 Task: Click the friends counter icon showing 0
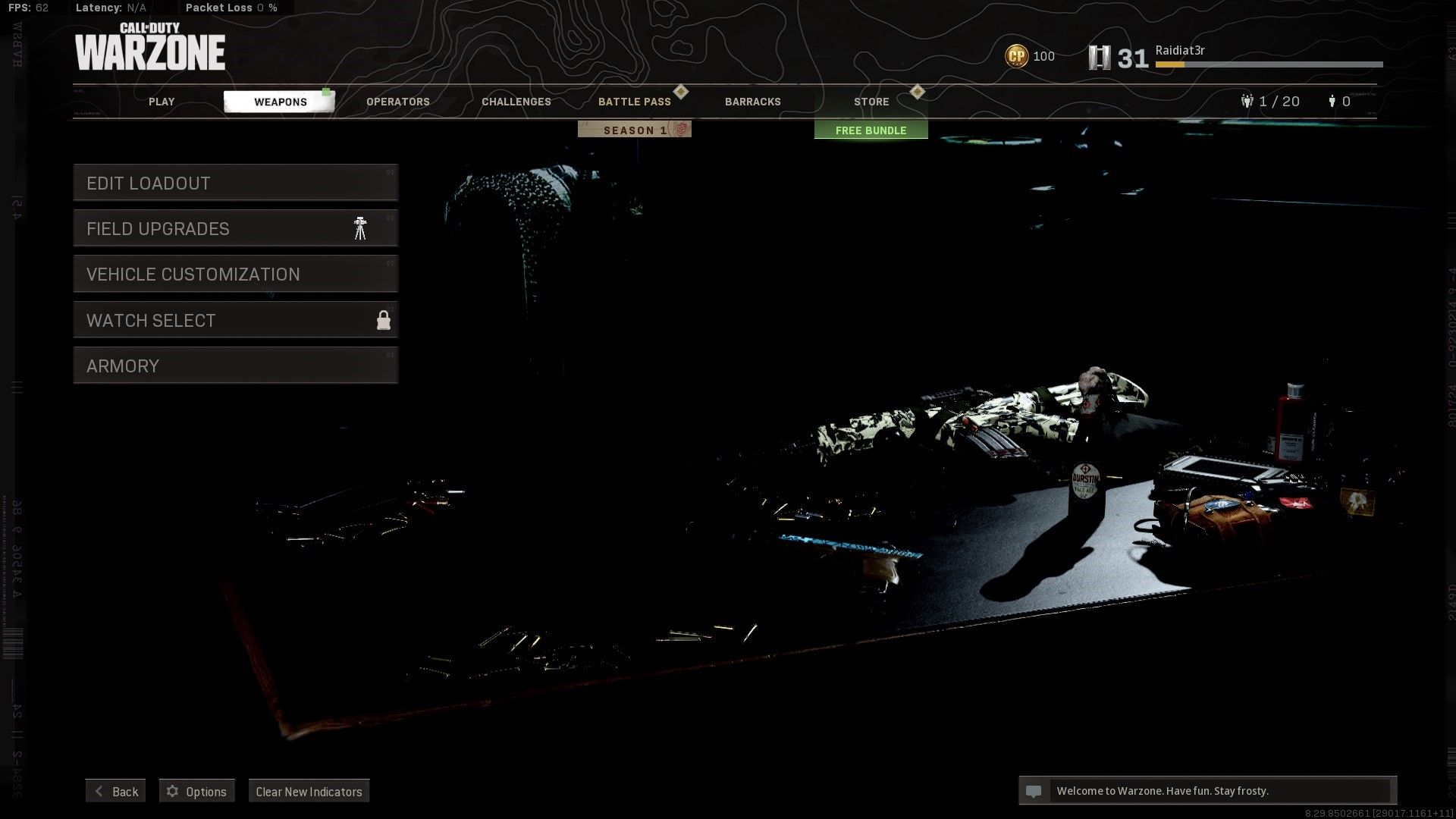[x=1332, y=101]
